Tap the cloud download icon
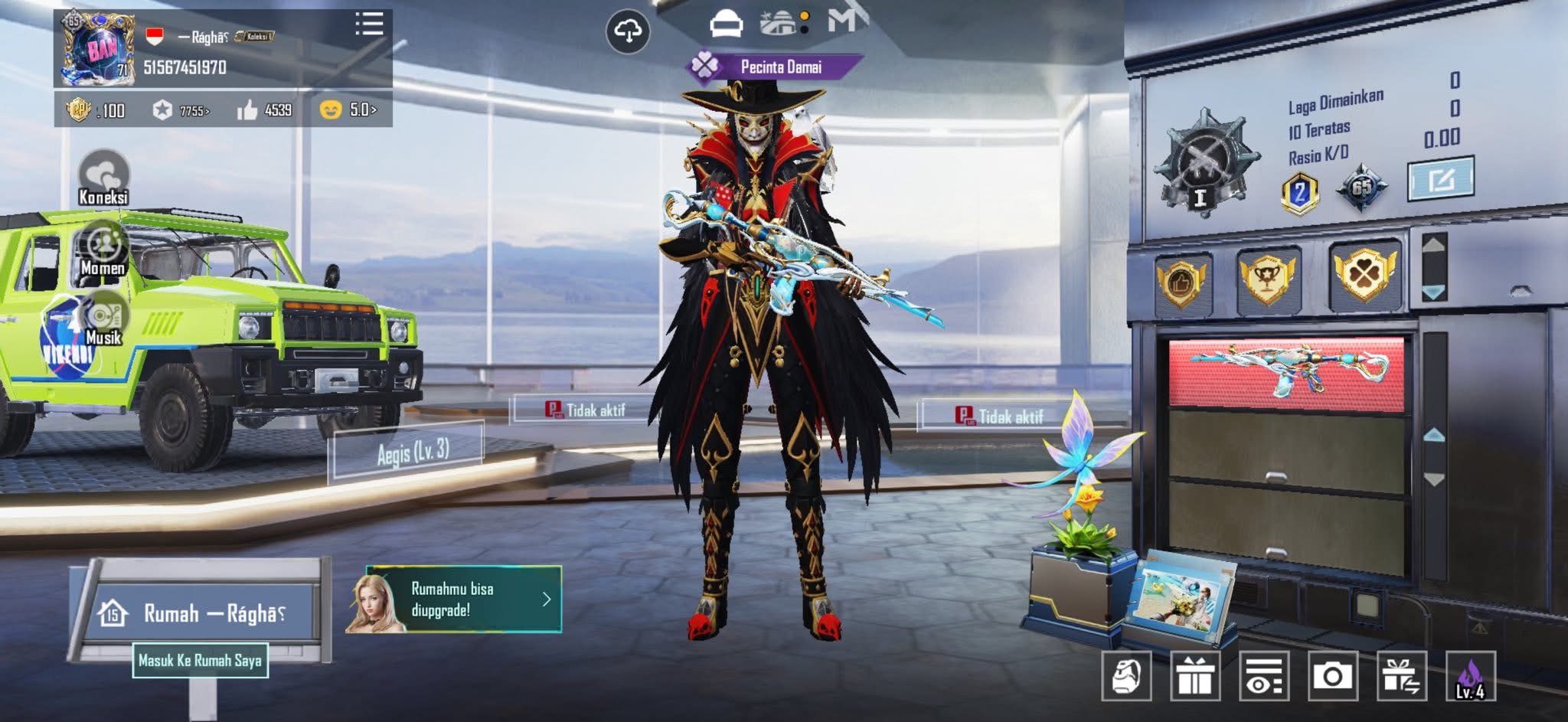This screenshot has width=1568, height=722. 628,31
